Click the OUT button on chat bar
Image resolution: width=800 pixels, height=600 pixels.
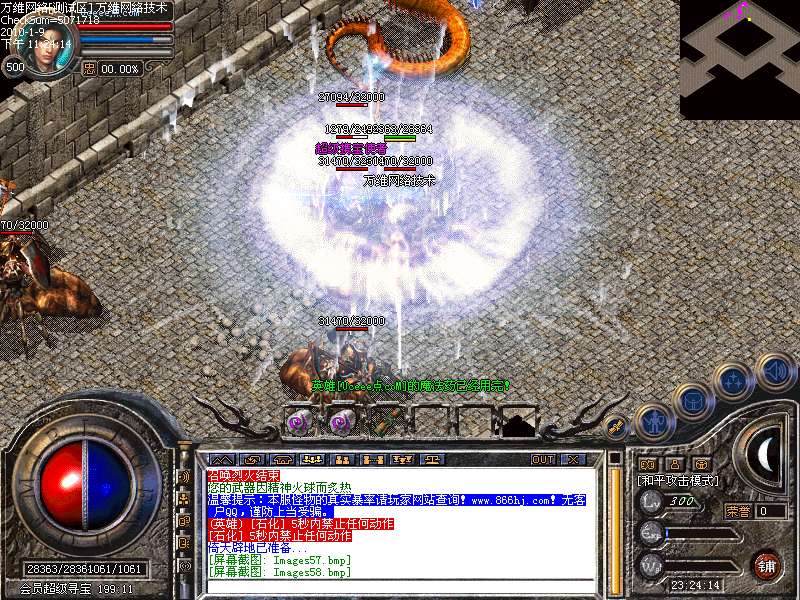(542, 460)
